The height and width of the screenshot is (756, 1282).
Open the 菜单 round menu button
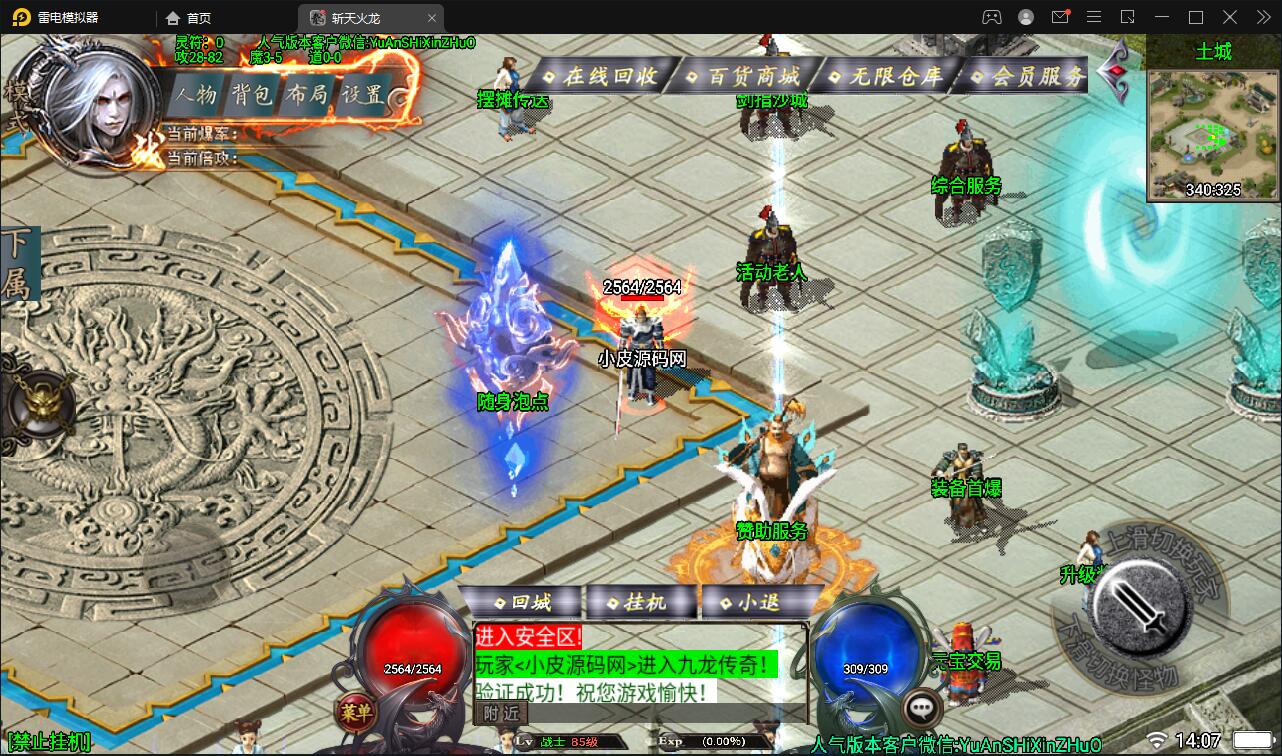(x=354, y=711)
